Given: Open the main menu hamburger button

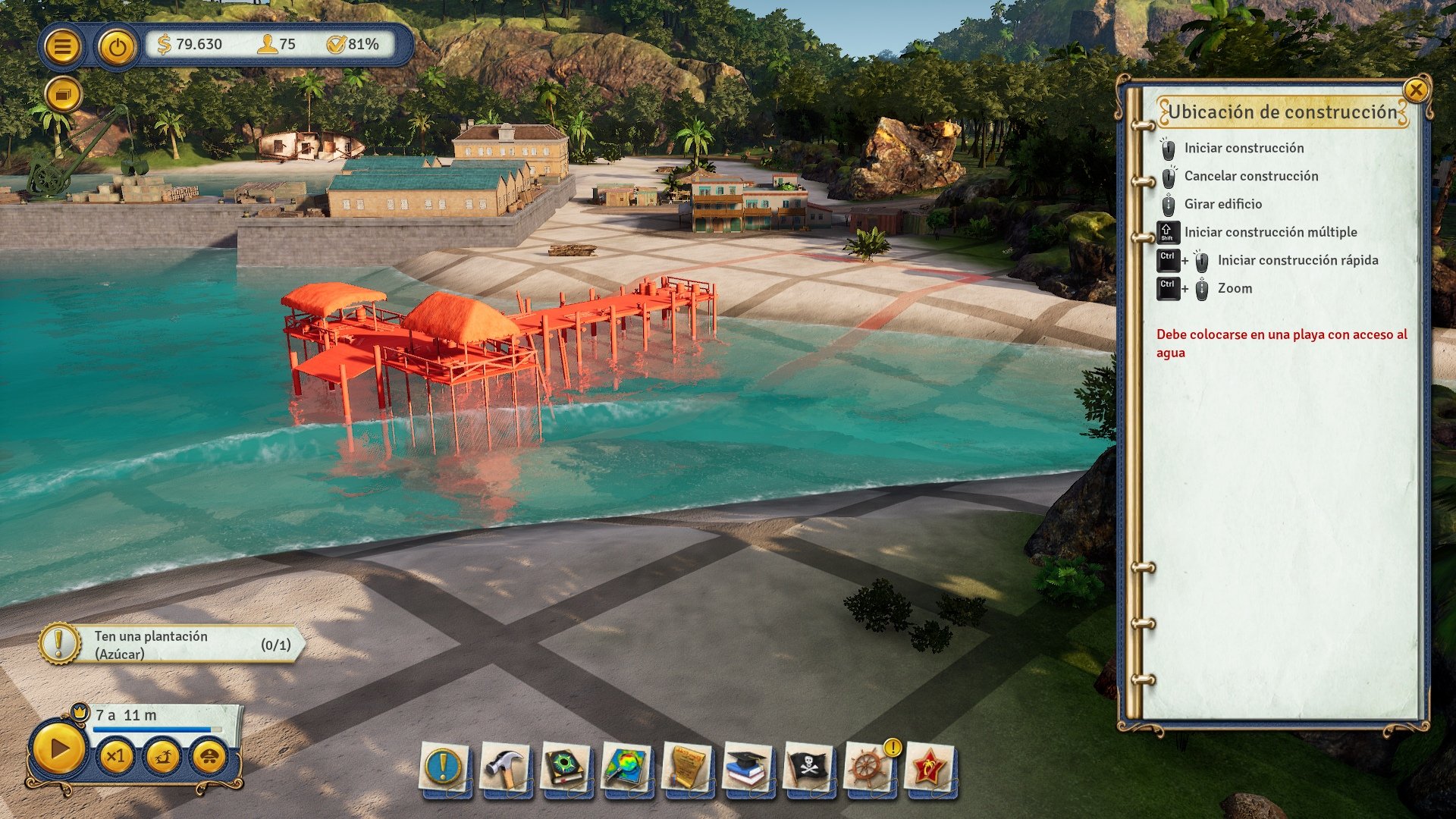Looking at the screenshot, I should (x=64, y=45).
